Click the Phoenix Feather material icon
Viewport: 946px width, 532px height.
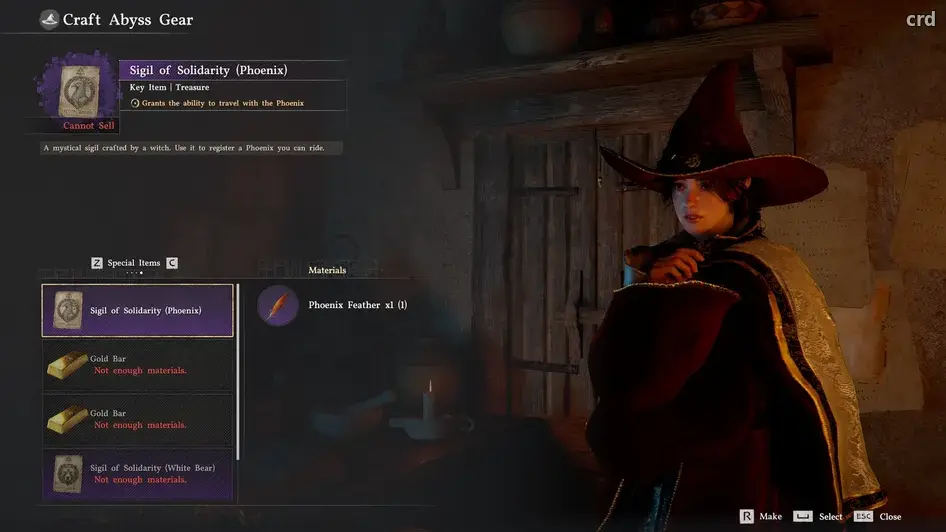(x=278, y=306)
